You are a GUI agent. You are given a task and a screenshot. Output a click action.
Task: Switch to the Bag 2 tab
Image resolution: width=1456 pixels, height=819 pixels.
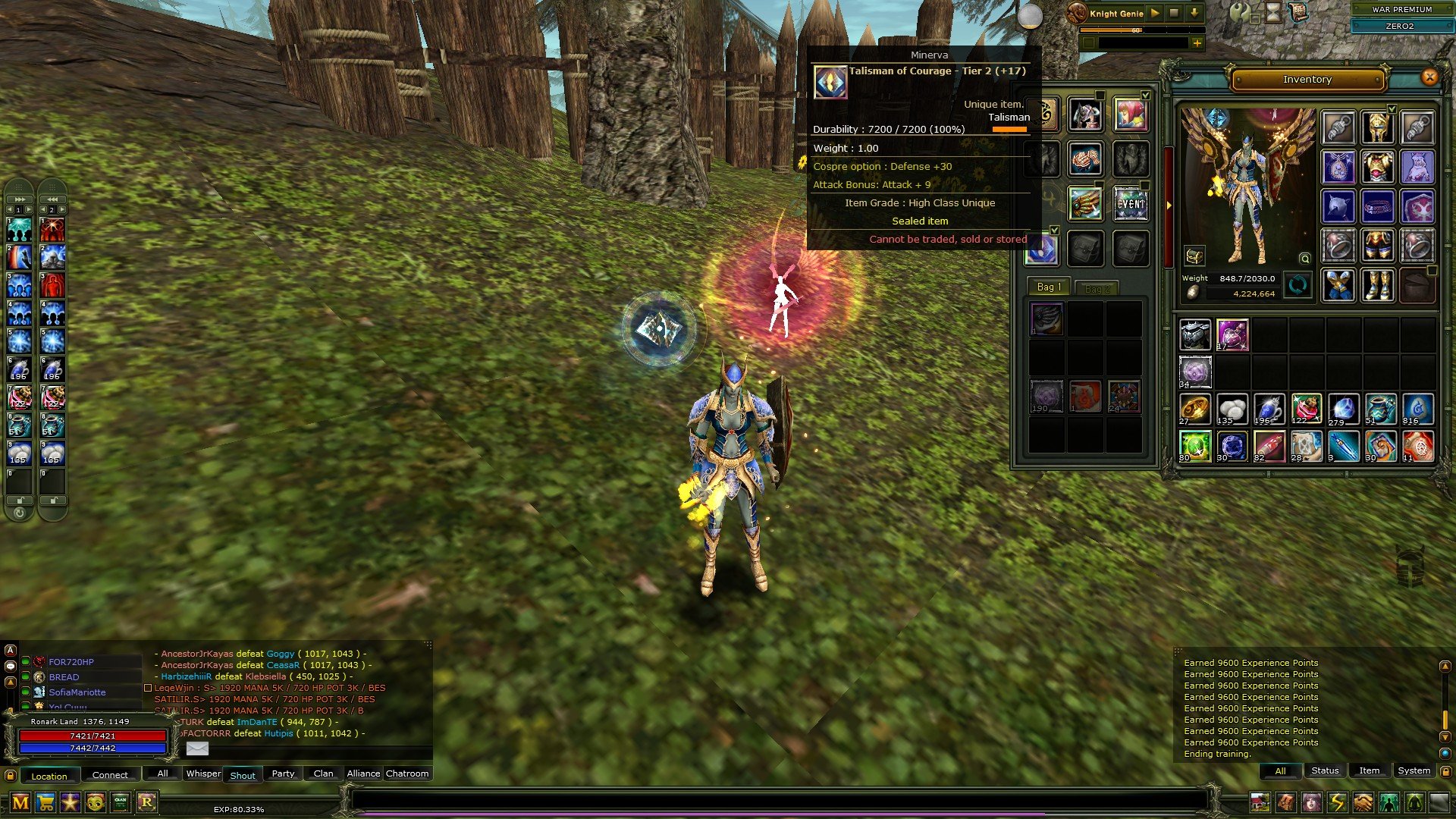click(1098, 287)
